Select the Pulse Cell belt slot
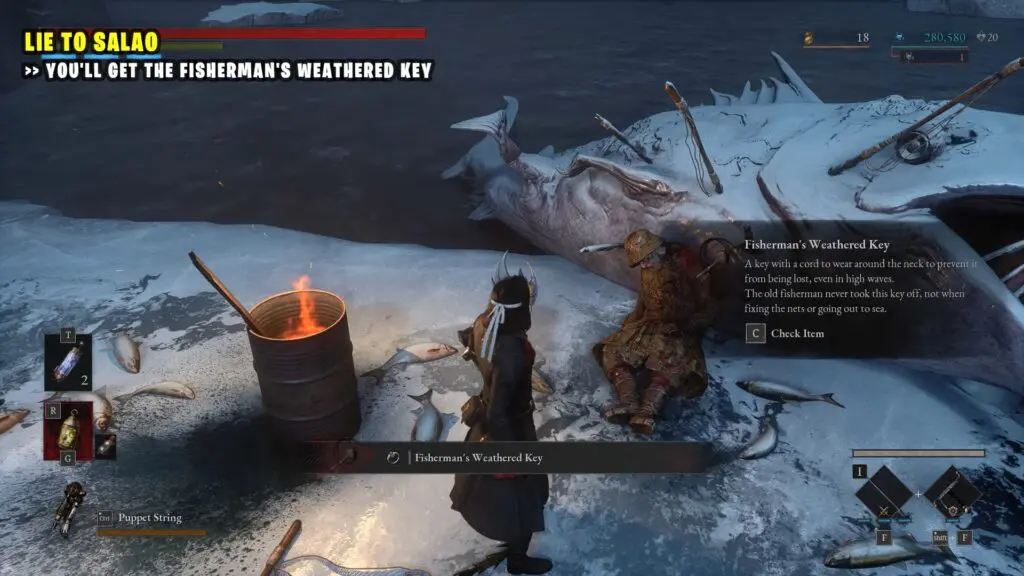 (x=68, y=362)
